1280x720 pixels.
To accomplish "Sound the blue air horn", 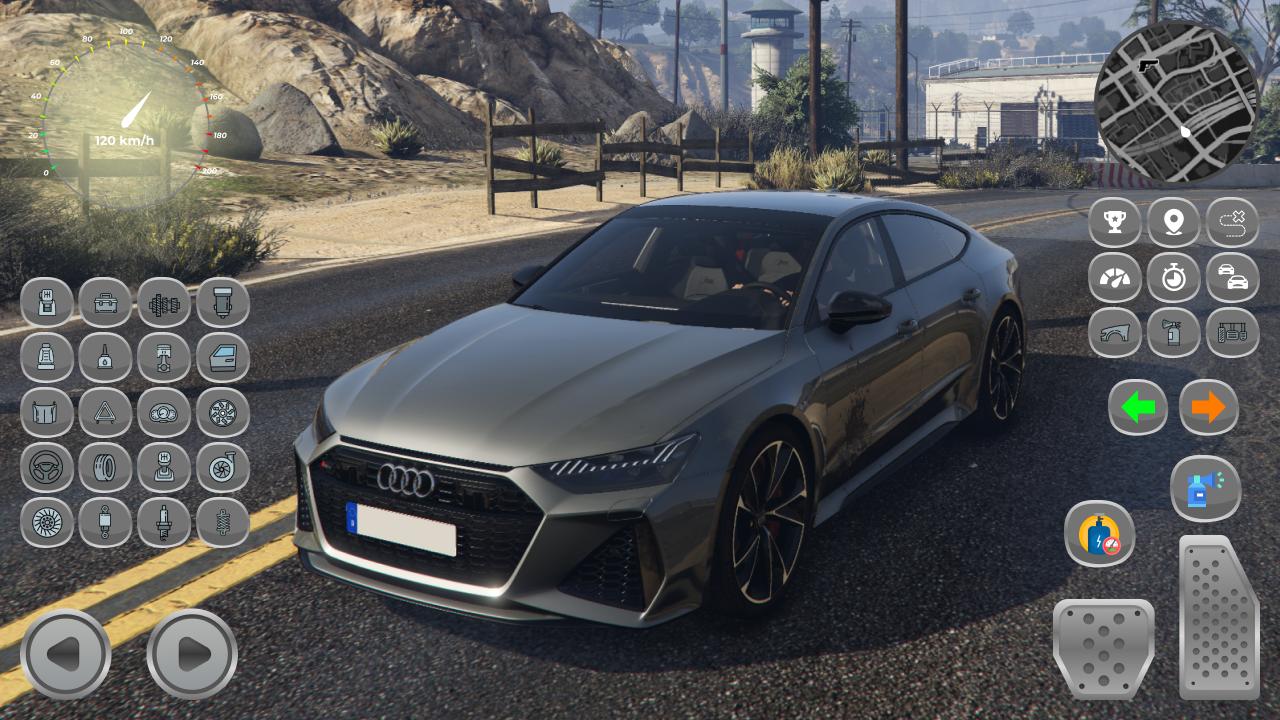I will point(1205,489).
